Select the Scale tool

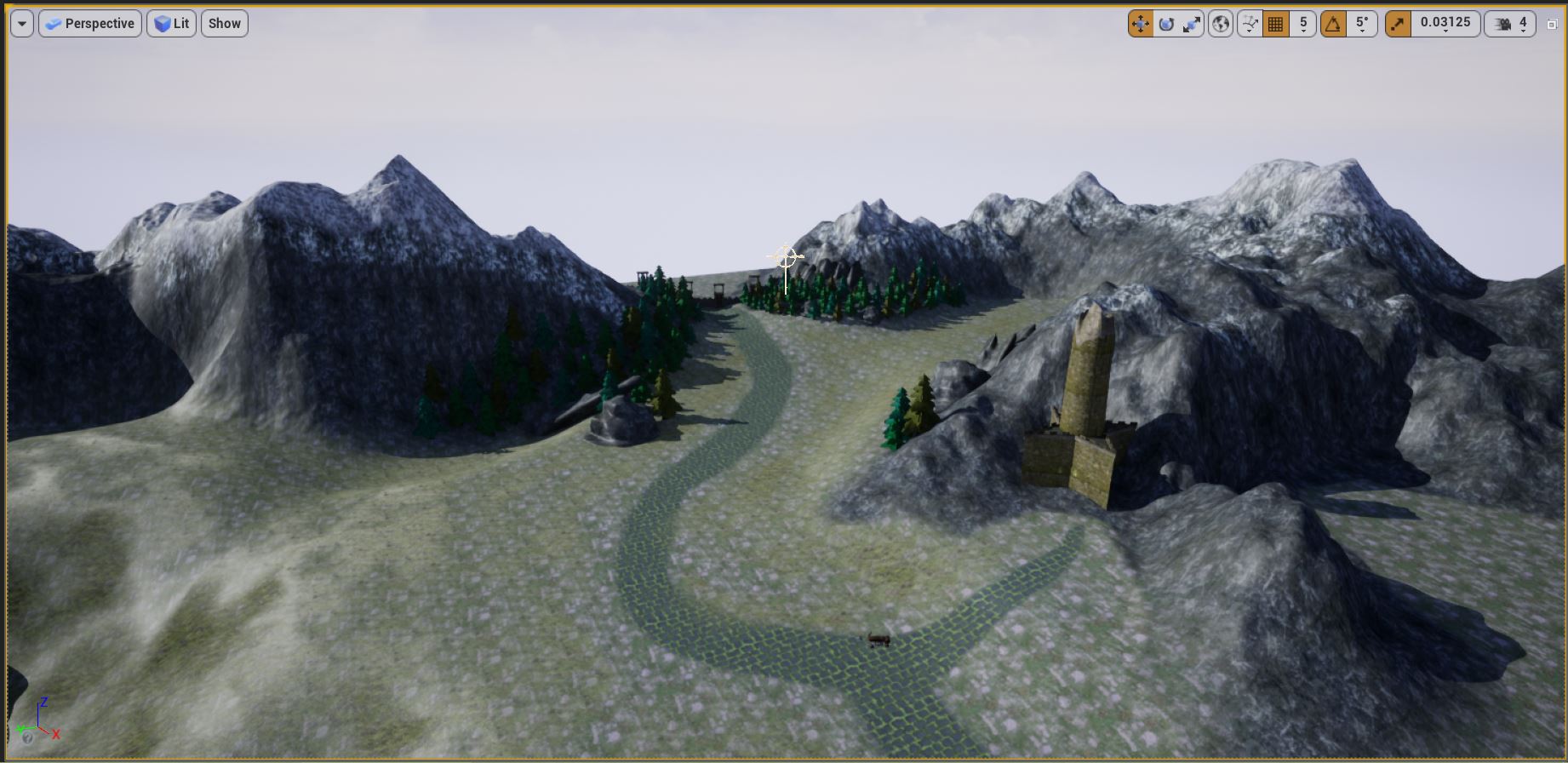1193,23
